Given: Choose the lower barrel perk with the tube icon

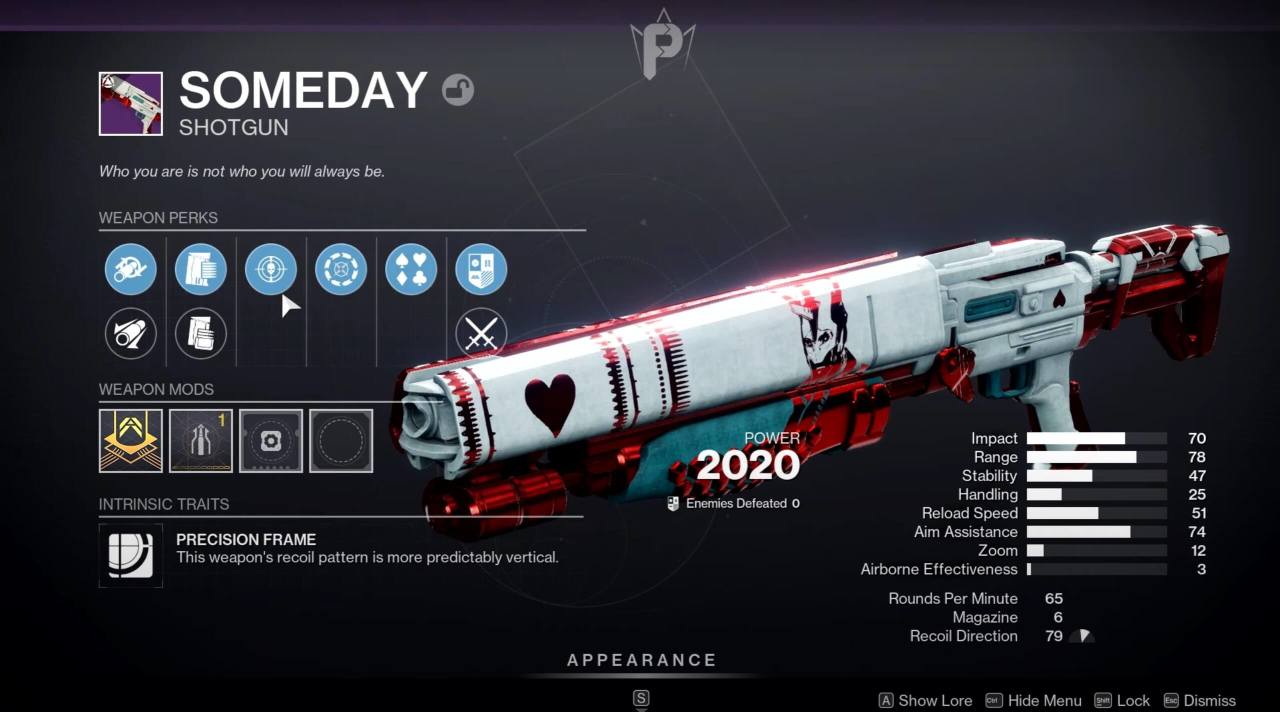Looking at the screenshot, I should (x=131, y=333).
